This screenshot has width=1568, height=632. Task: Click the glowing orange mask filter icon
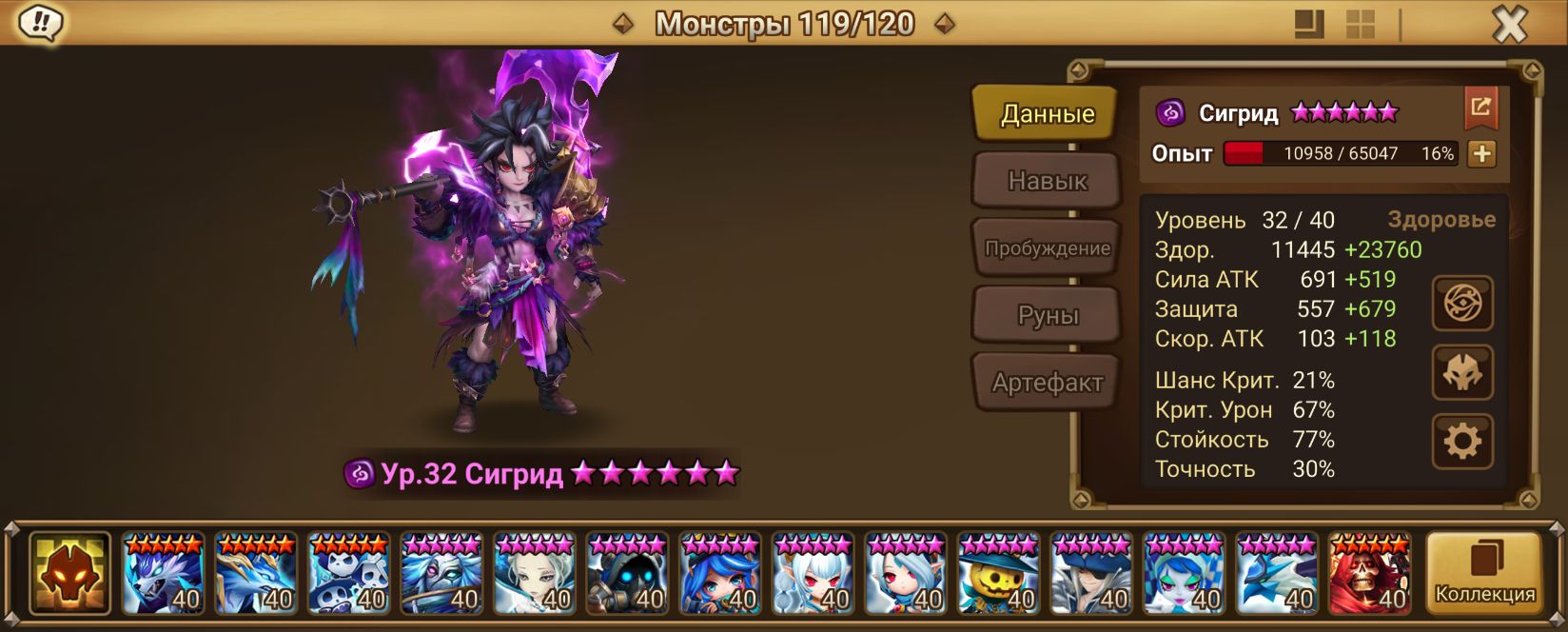click(69, 573)
